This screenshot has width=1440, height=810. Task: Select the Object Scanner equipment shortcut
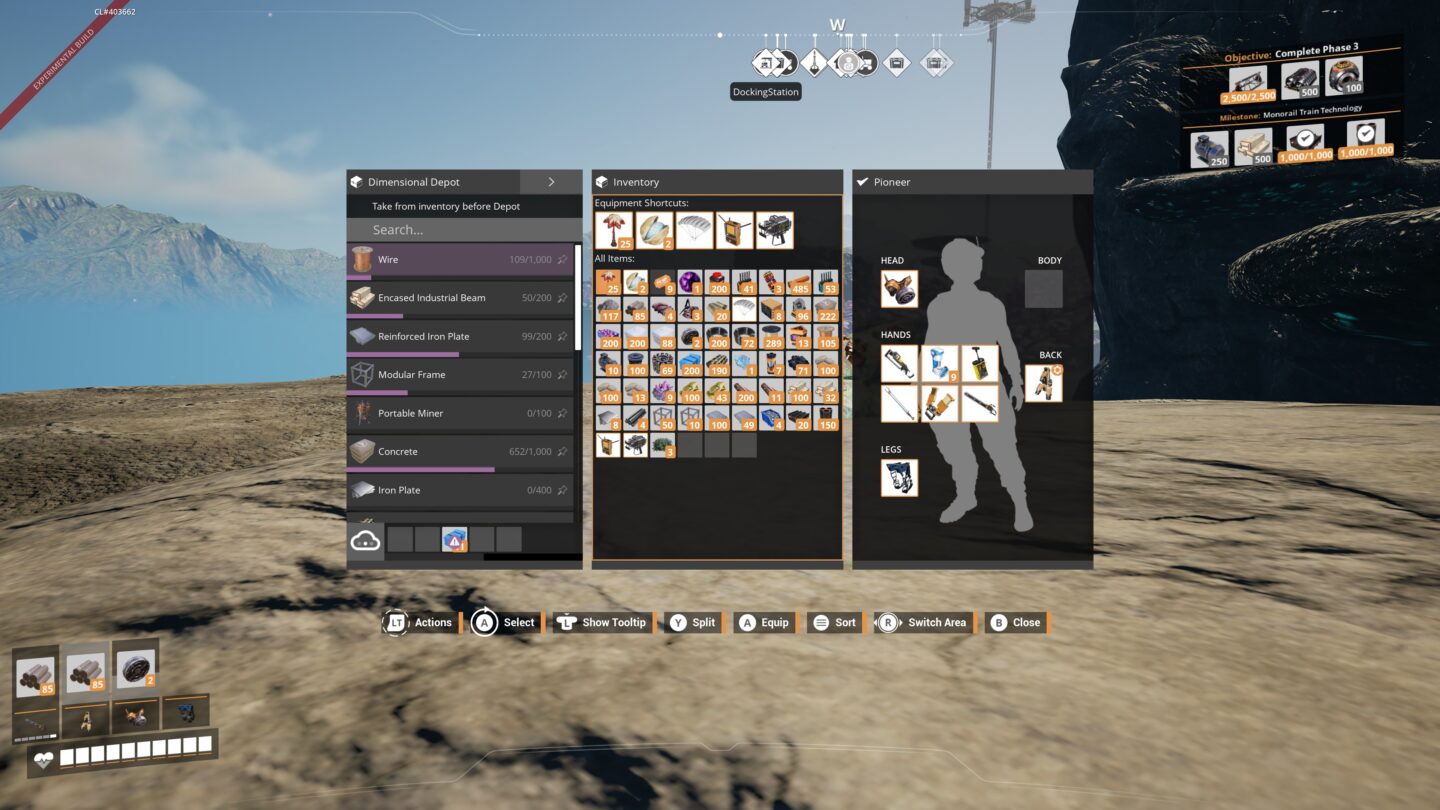(x=736, y=229)
